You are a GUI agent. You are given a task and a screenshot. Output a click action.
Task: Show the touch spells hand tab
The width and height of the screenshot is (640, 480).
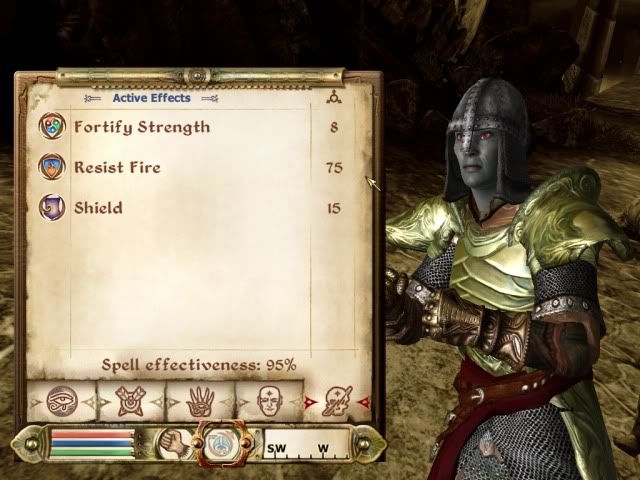200,402
